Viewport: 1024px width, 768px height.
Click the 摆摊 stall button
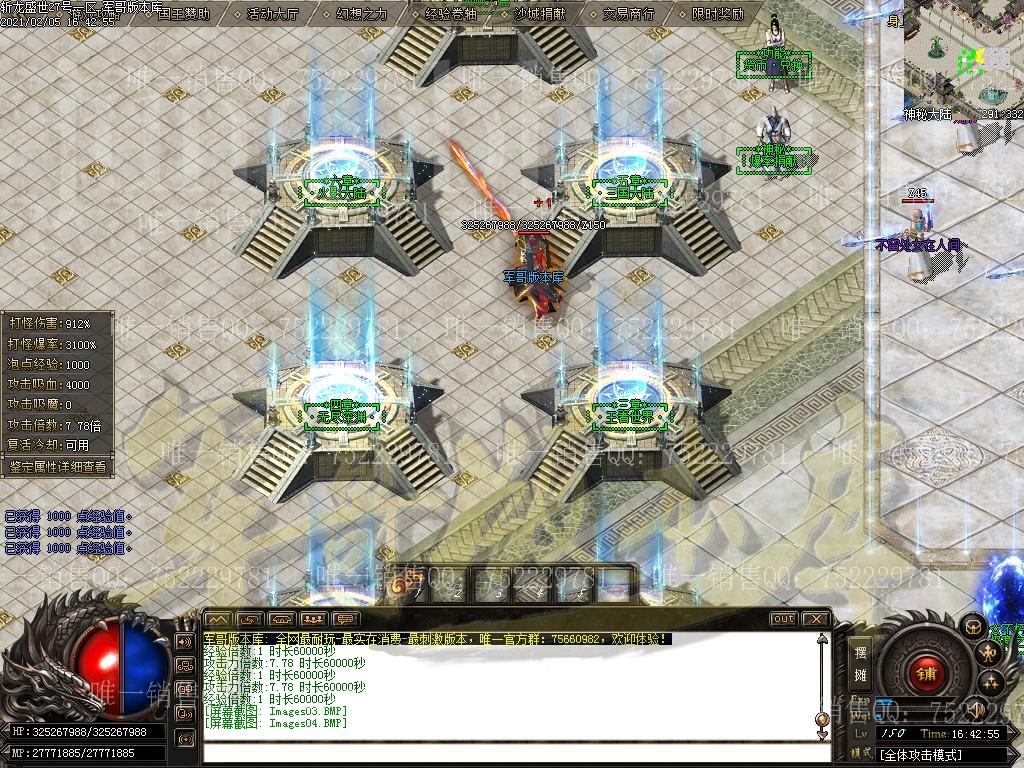click(x=860, y=663)
